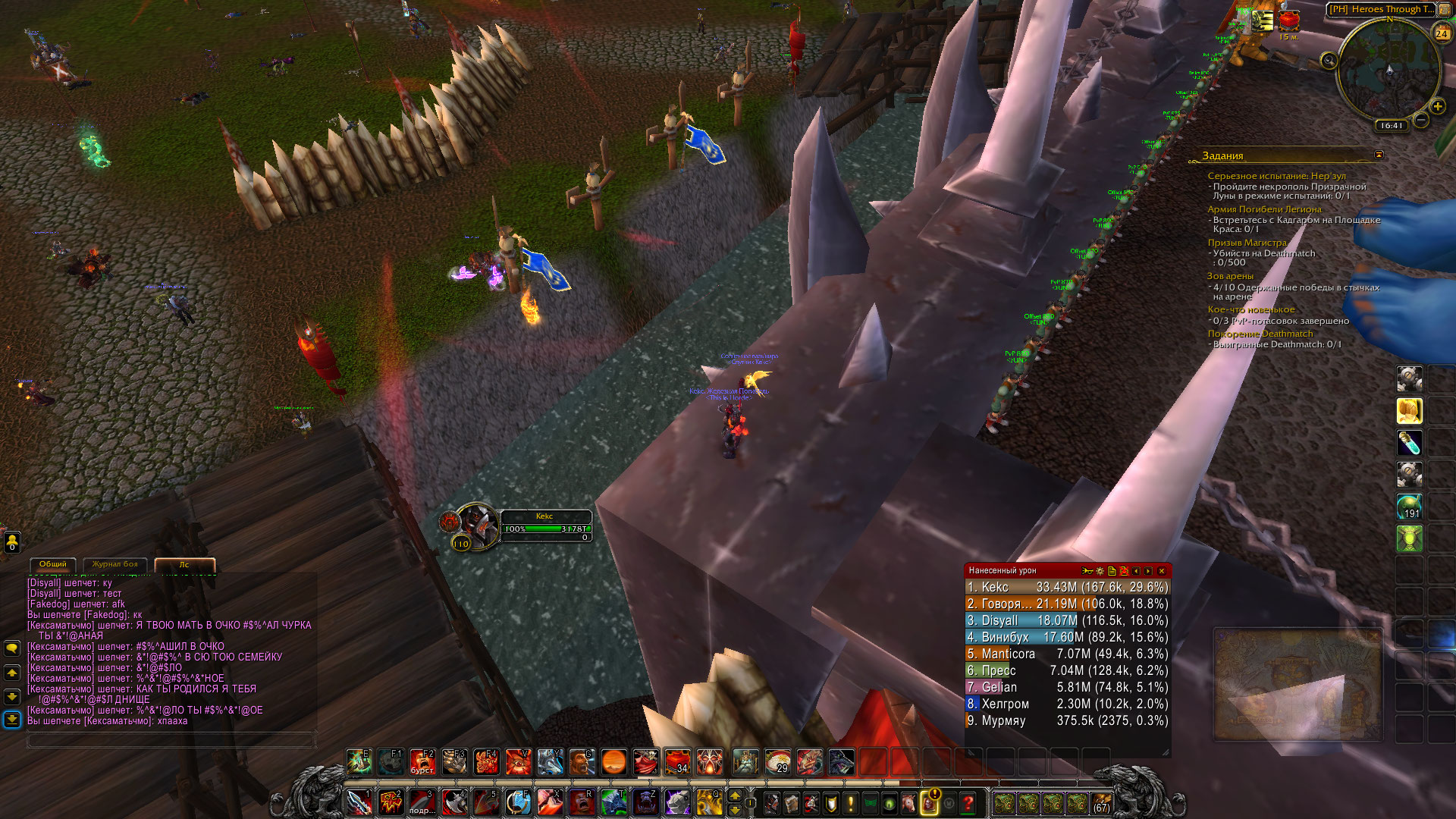Image resolution: width=1456 pixels, height=819 pixels.
Task: Zoom out on the minimap
Action: (x=1421, y=120)
